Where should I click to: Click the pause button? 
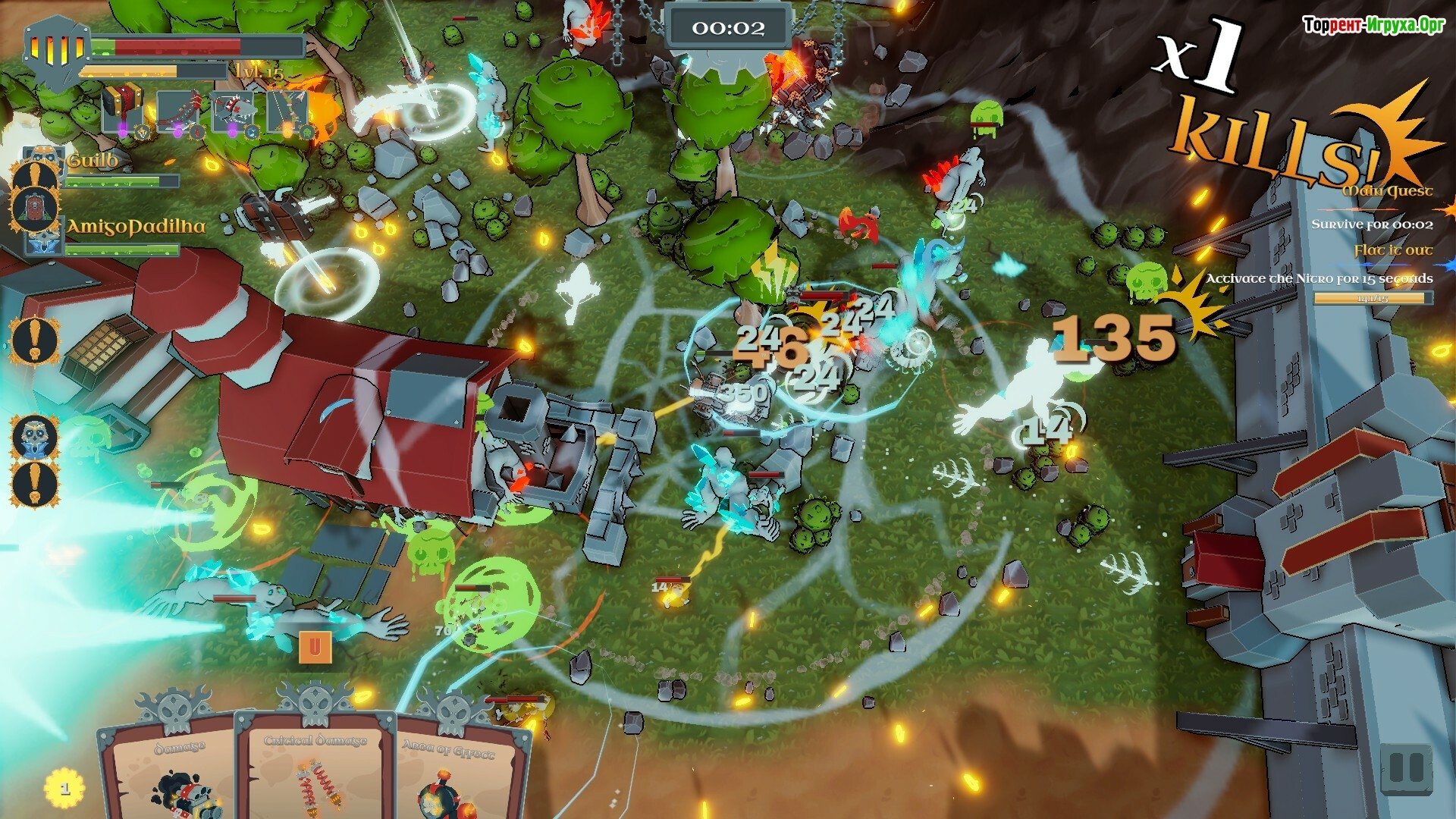click(1406, 769)
